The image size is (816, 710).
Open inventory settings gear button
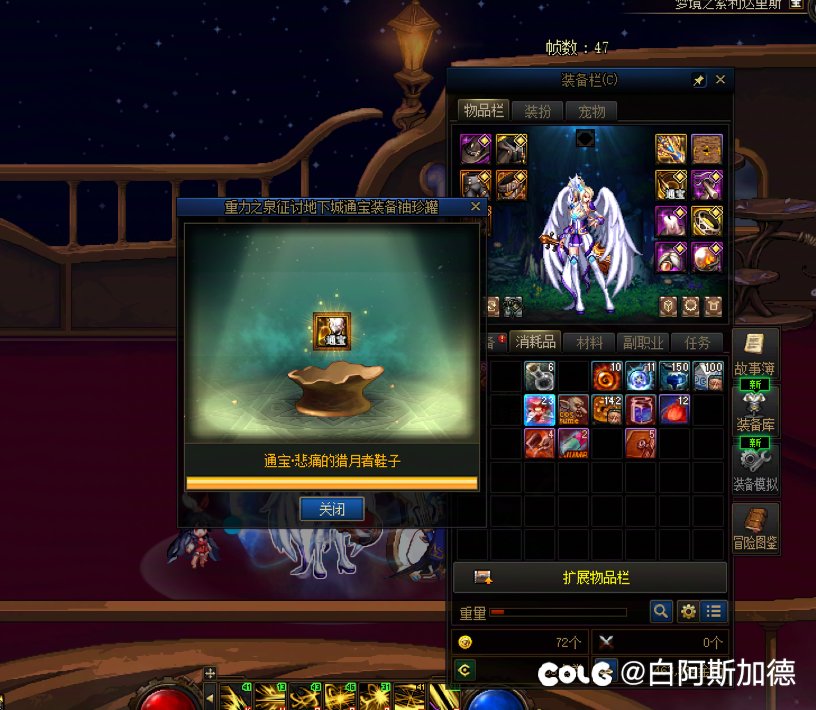click(688, 611)
